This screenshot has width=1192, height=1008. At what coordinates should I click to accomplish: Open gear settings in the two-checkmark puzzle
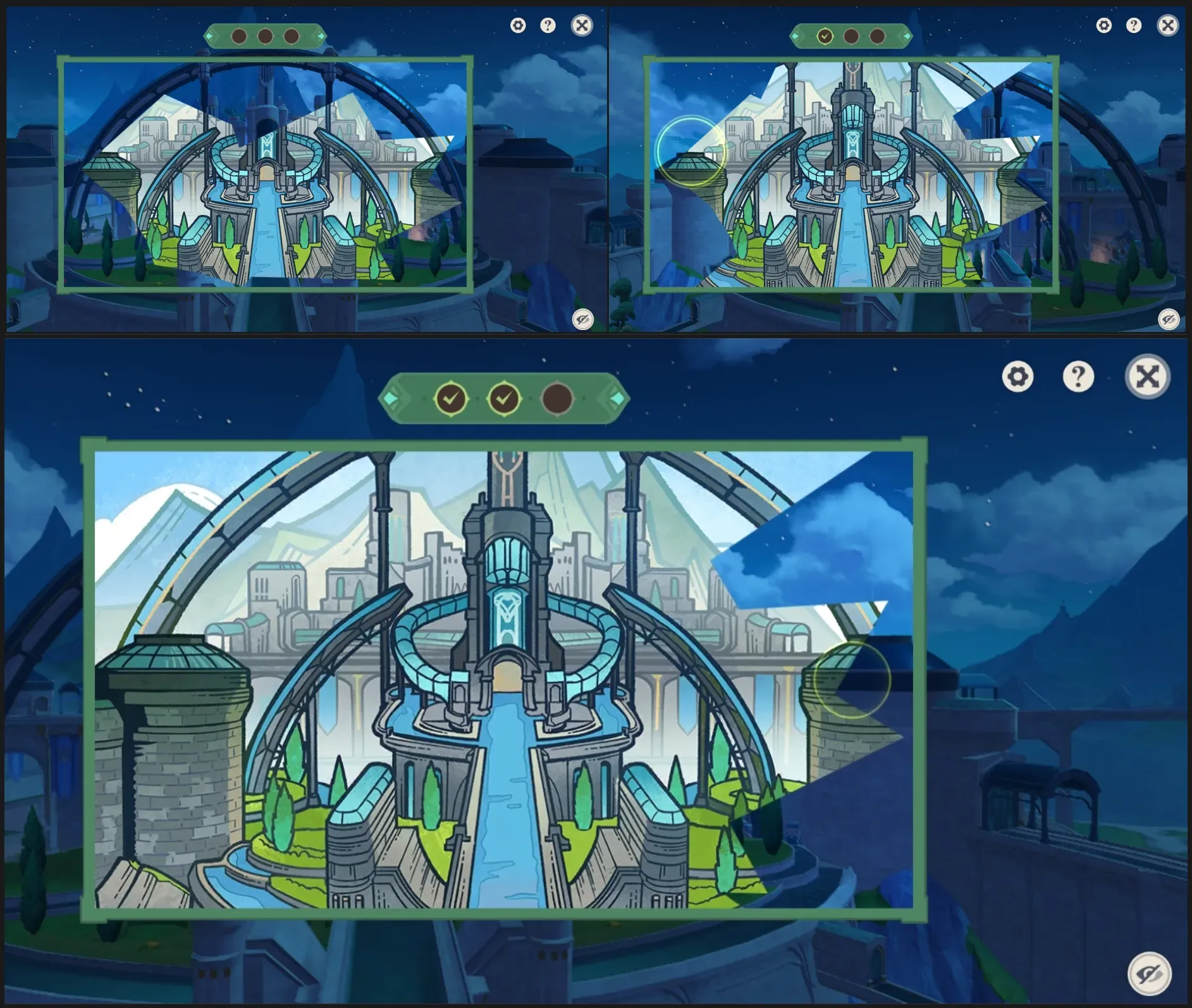pyautogui.click(x=1017, y=377)
